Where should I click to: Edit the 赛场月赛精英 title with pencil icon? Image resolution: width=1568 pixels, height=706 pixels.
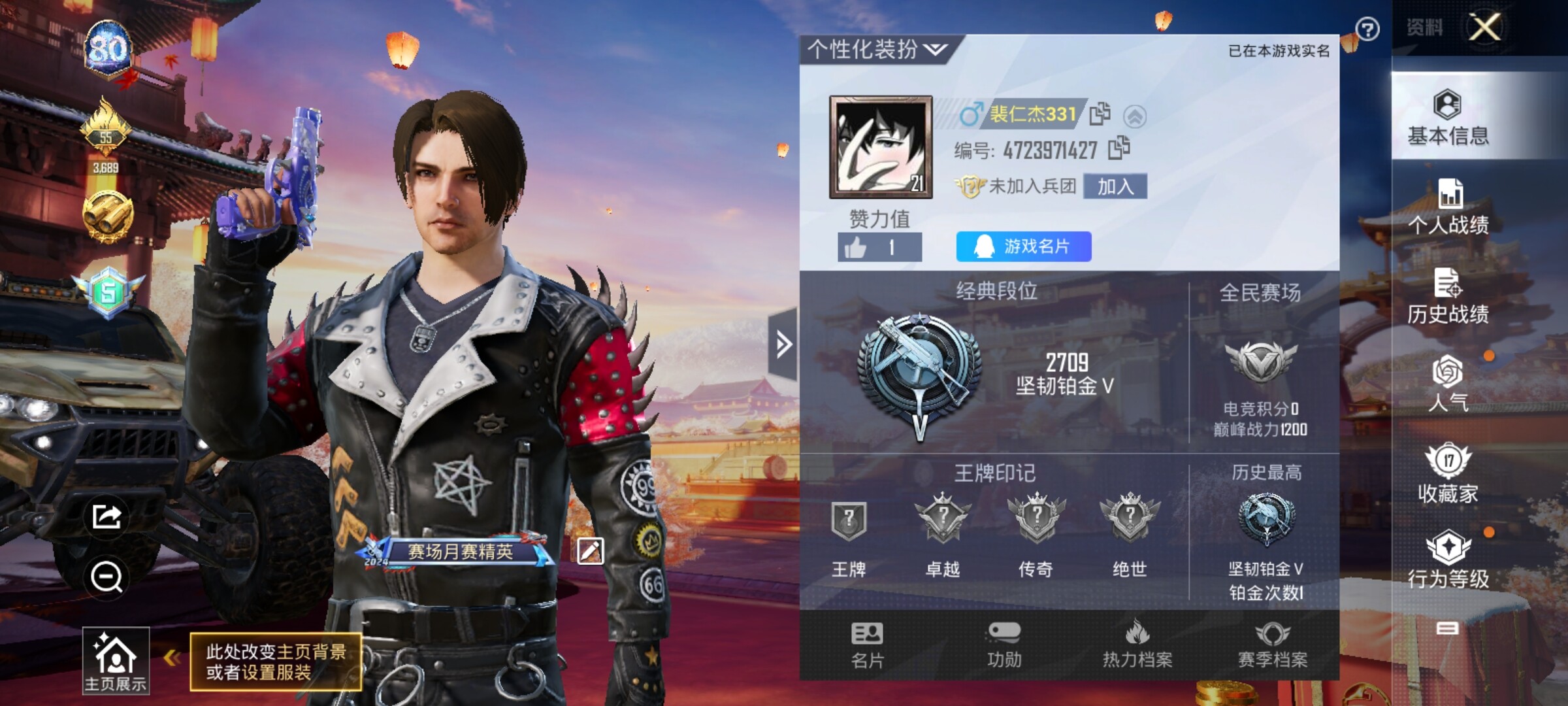point(589,551)
